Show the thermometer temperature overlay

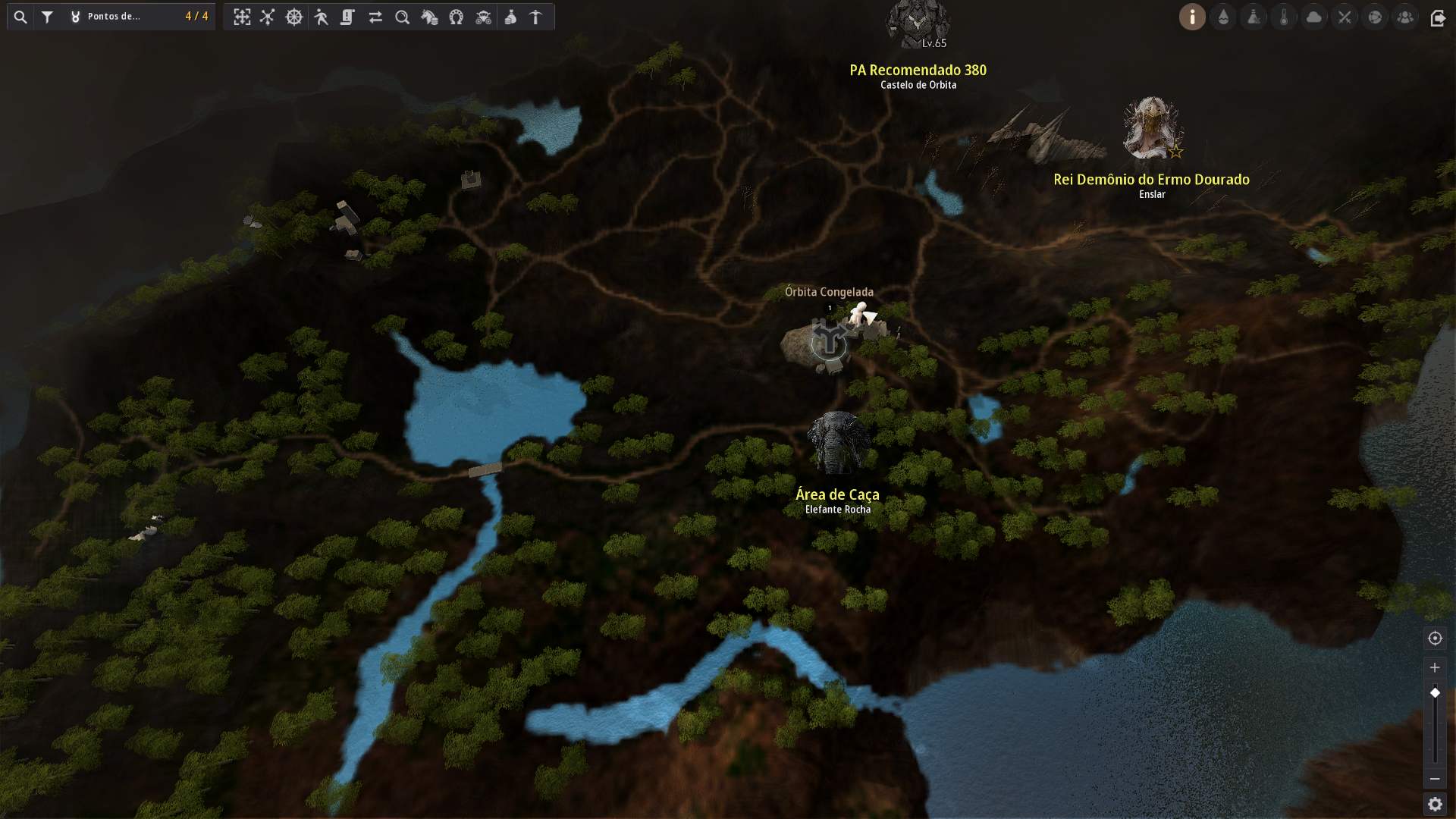[1284, 17]
